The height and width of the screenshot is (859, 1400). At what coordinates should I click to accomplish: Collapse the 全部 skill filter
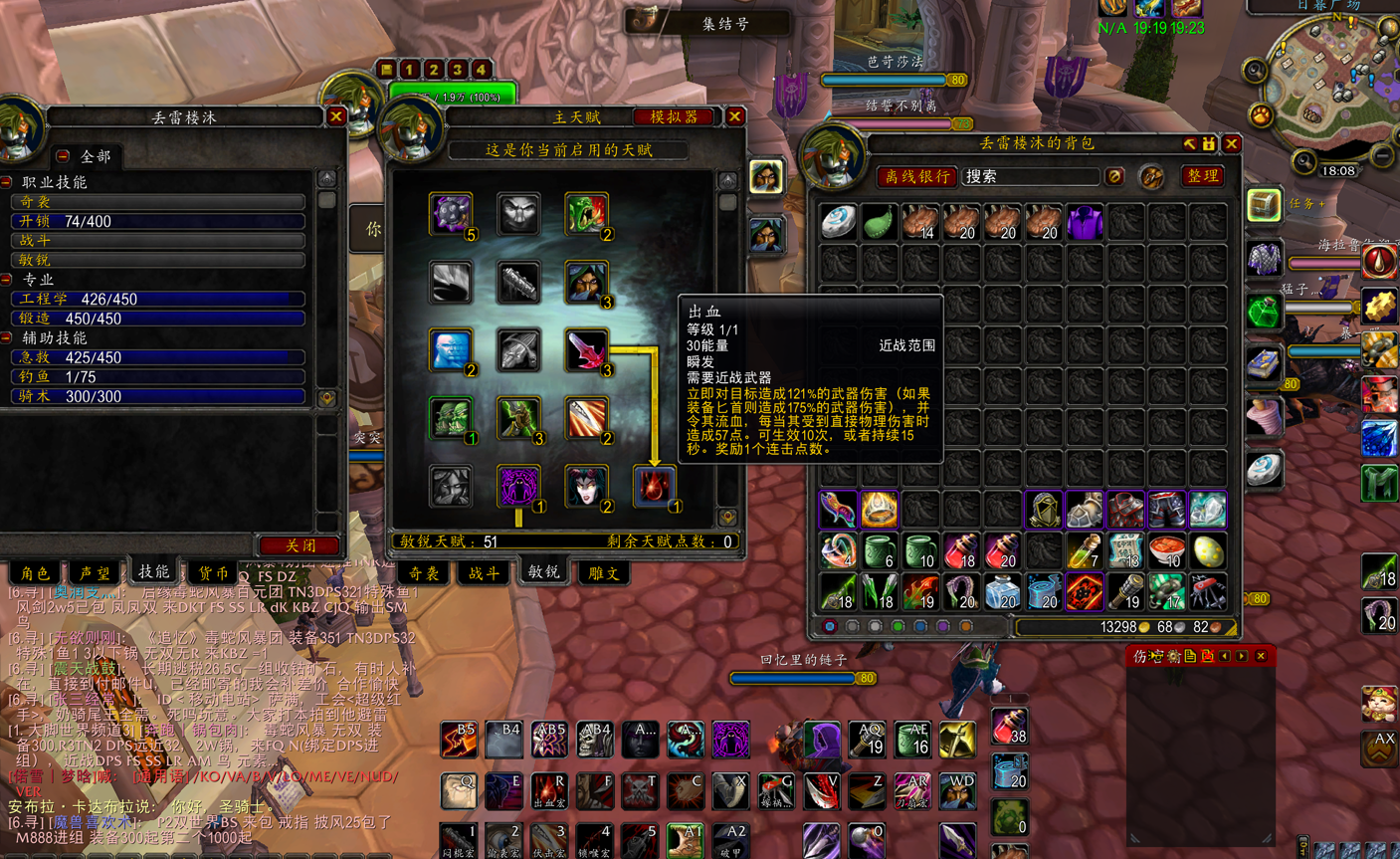63,156
